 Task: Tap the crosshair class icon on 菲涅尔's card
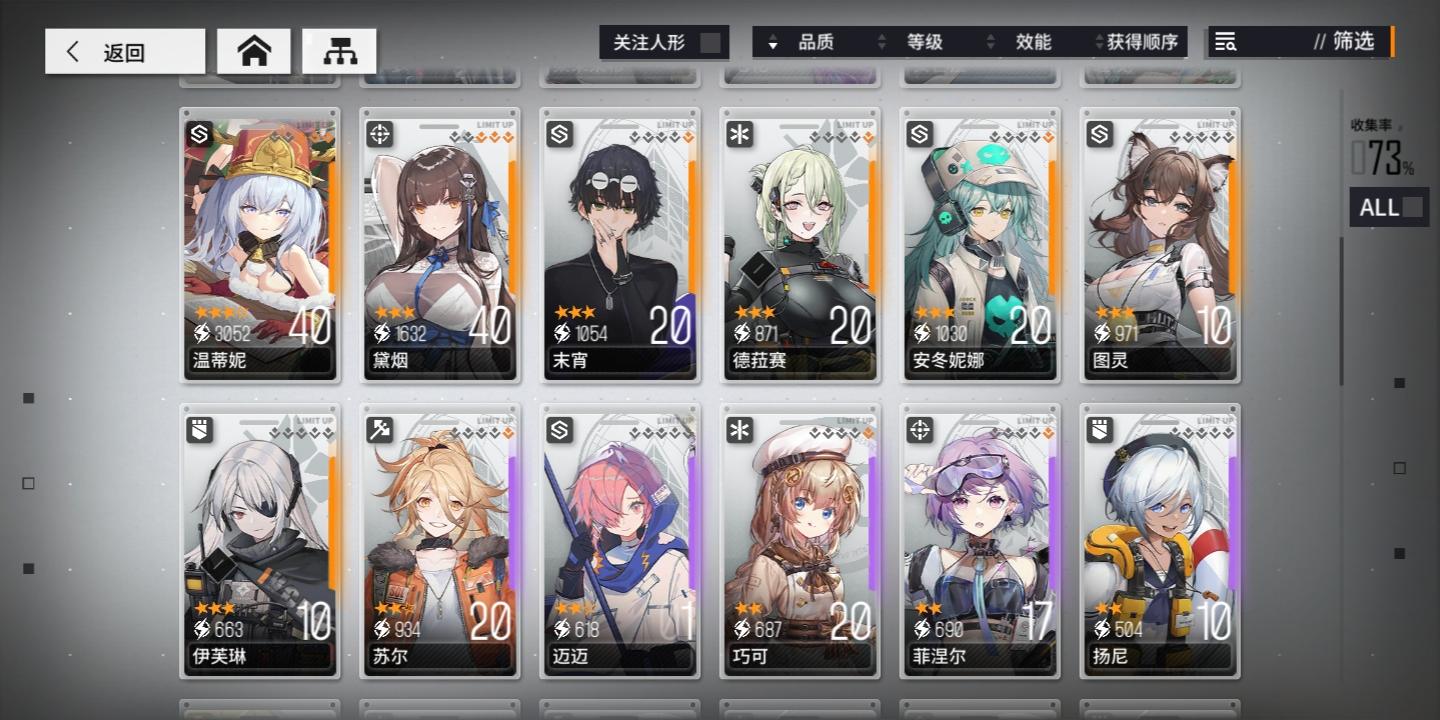click(x=918, y=430)
